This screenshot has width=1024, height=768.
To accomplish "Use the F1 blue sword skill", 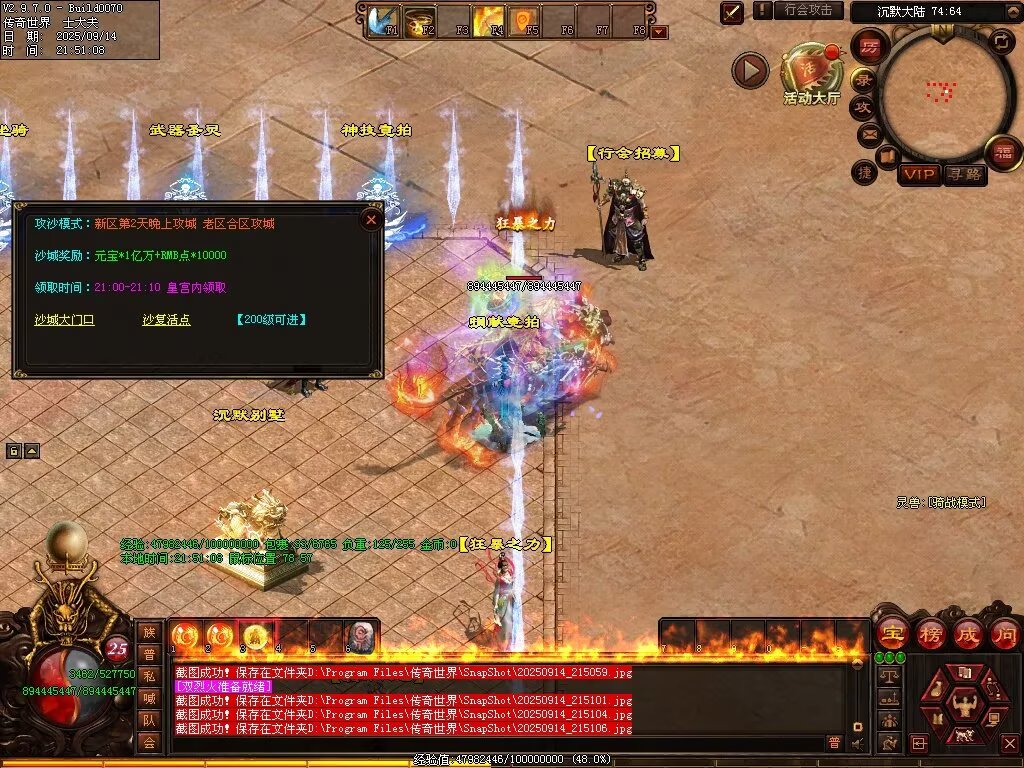I will click(381, 21).
